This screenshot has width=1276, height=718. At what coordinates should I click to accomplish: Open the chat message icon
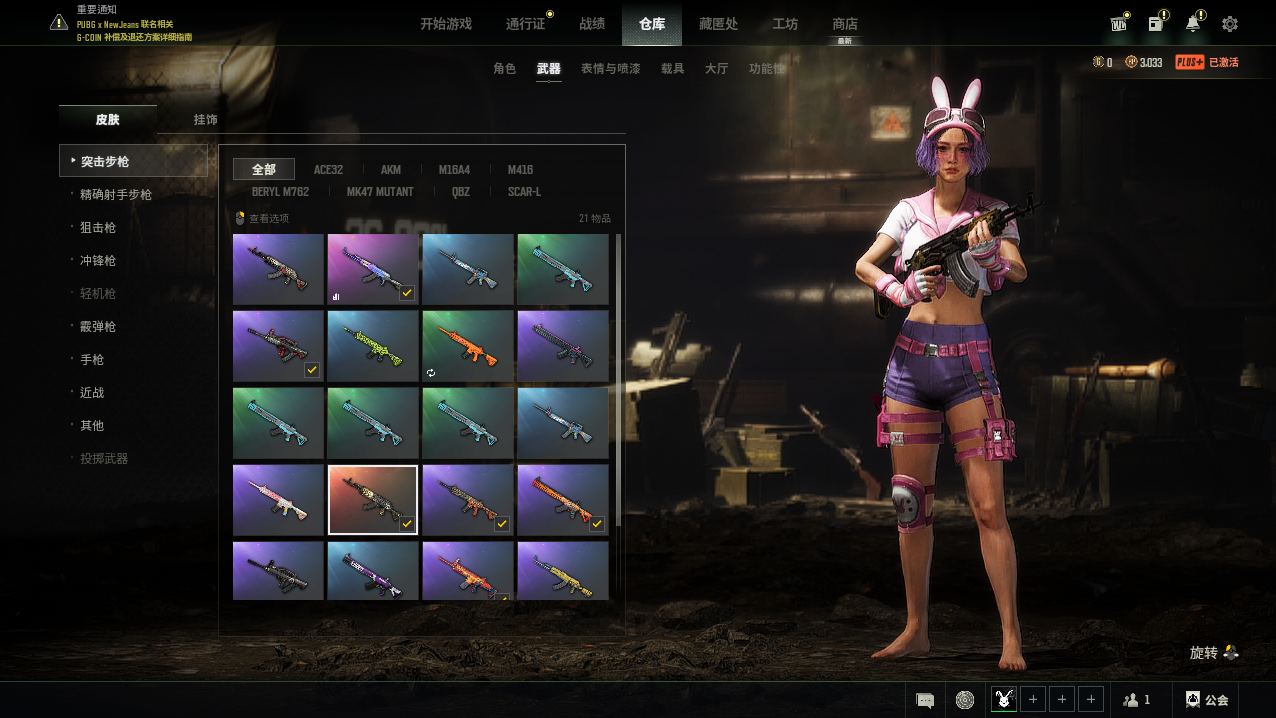pos(925,700)
